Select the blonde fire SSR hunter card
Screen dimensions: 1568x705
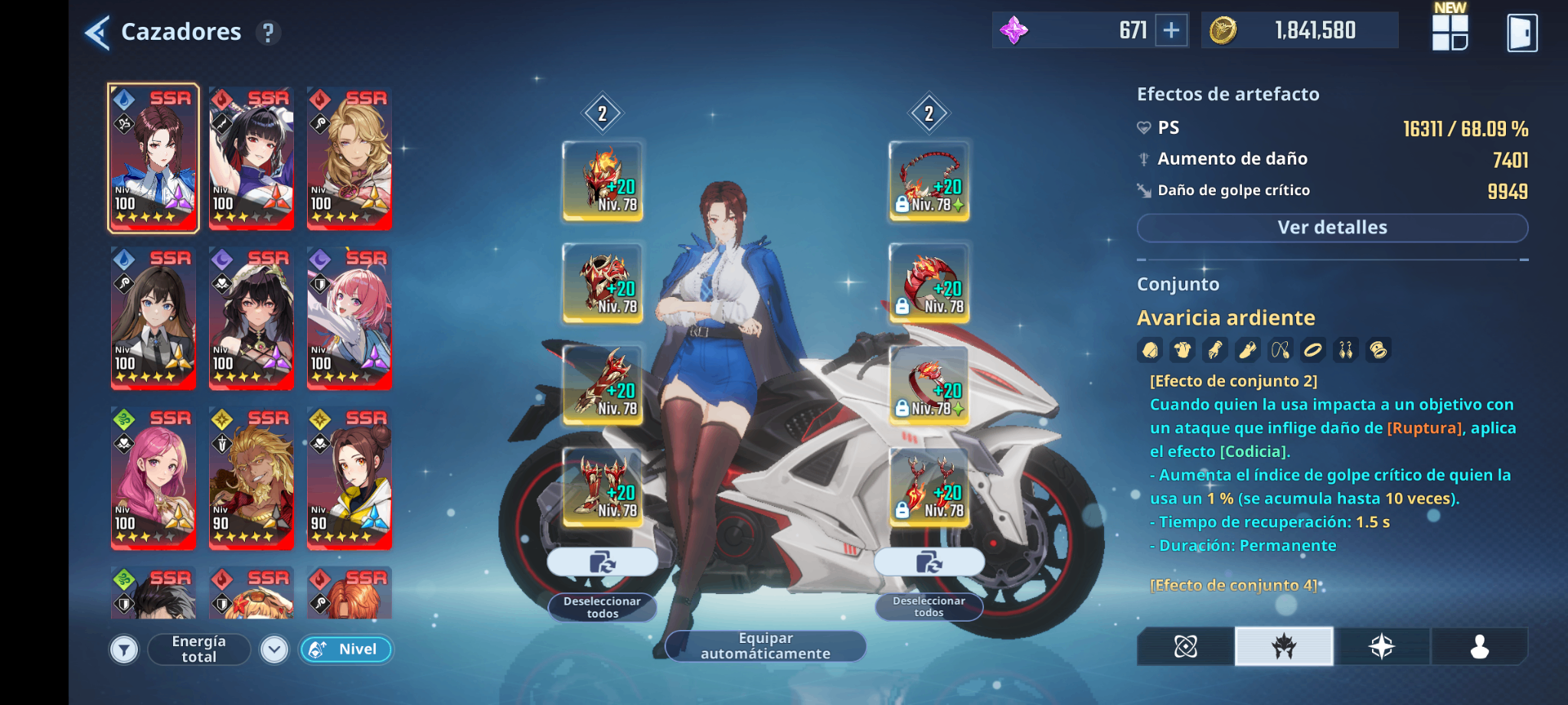(x=349, y=158)
